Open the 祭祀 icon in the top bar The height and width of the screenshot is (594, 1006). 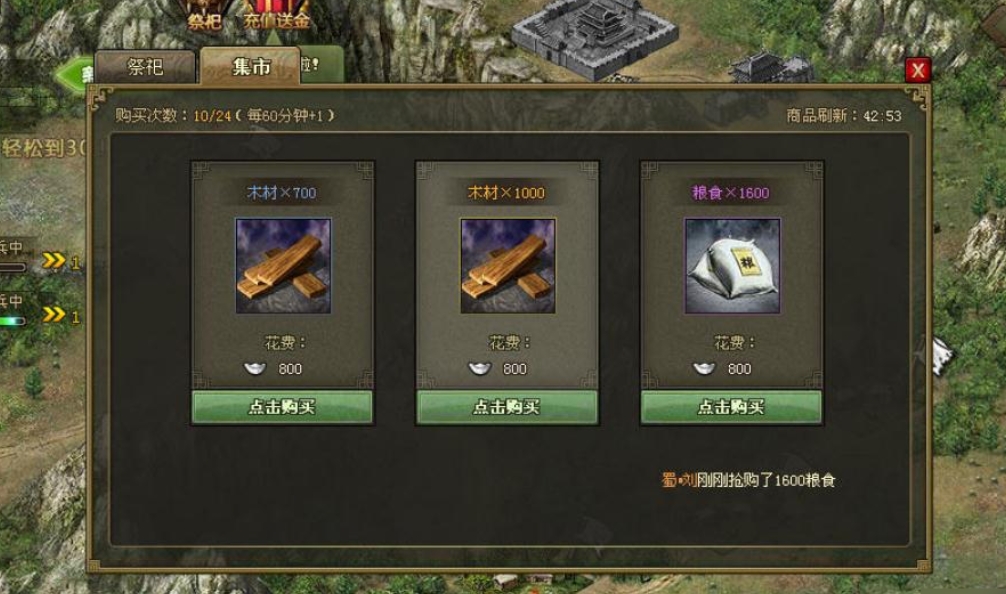[x=203, y=13]
